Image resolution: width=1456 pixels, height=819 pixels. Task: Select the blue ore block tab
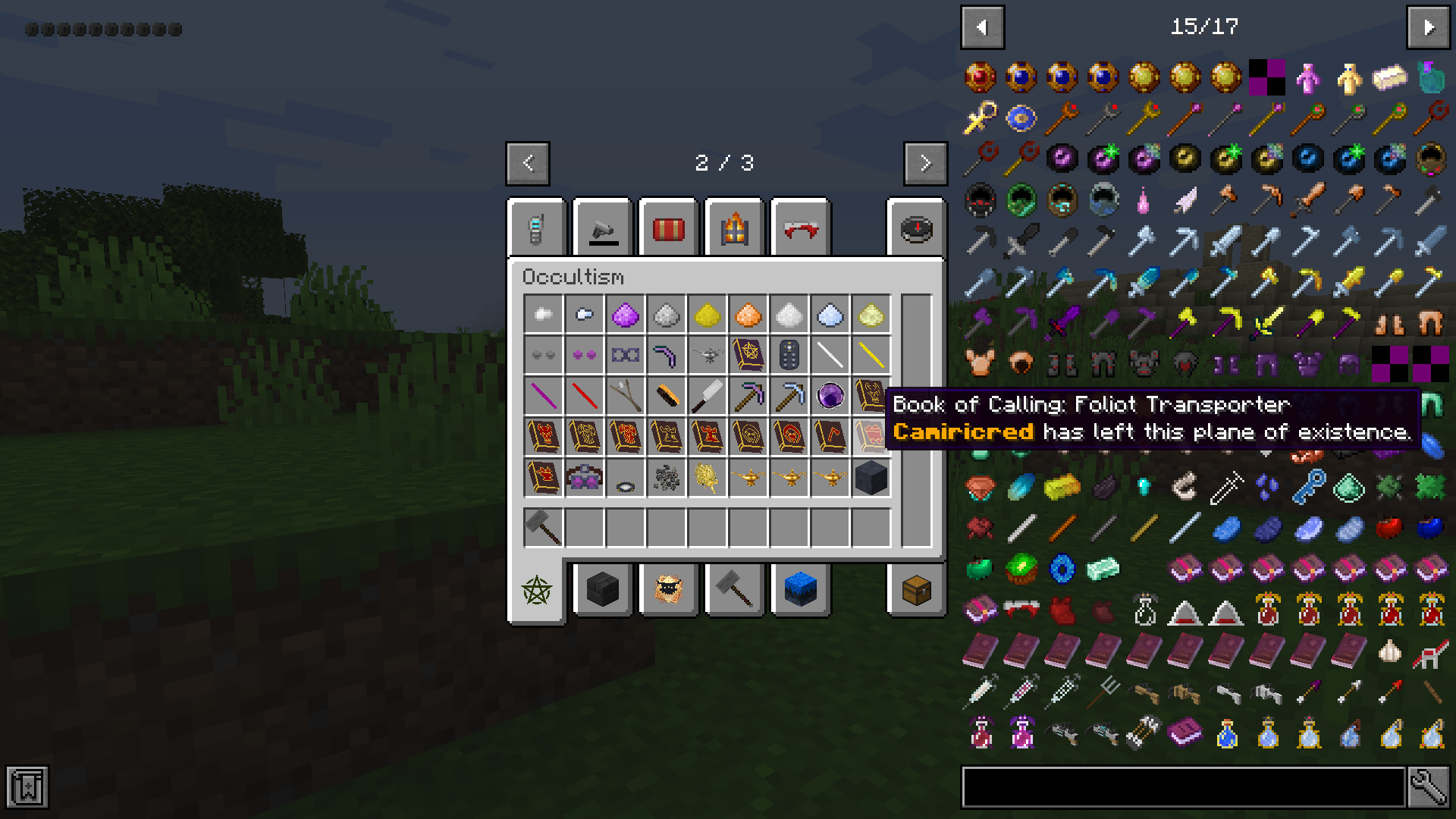[799, 591]
